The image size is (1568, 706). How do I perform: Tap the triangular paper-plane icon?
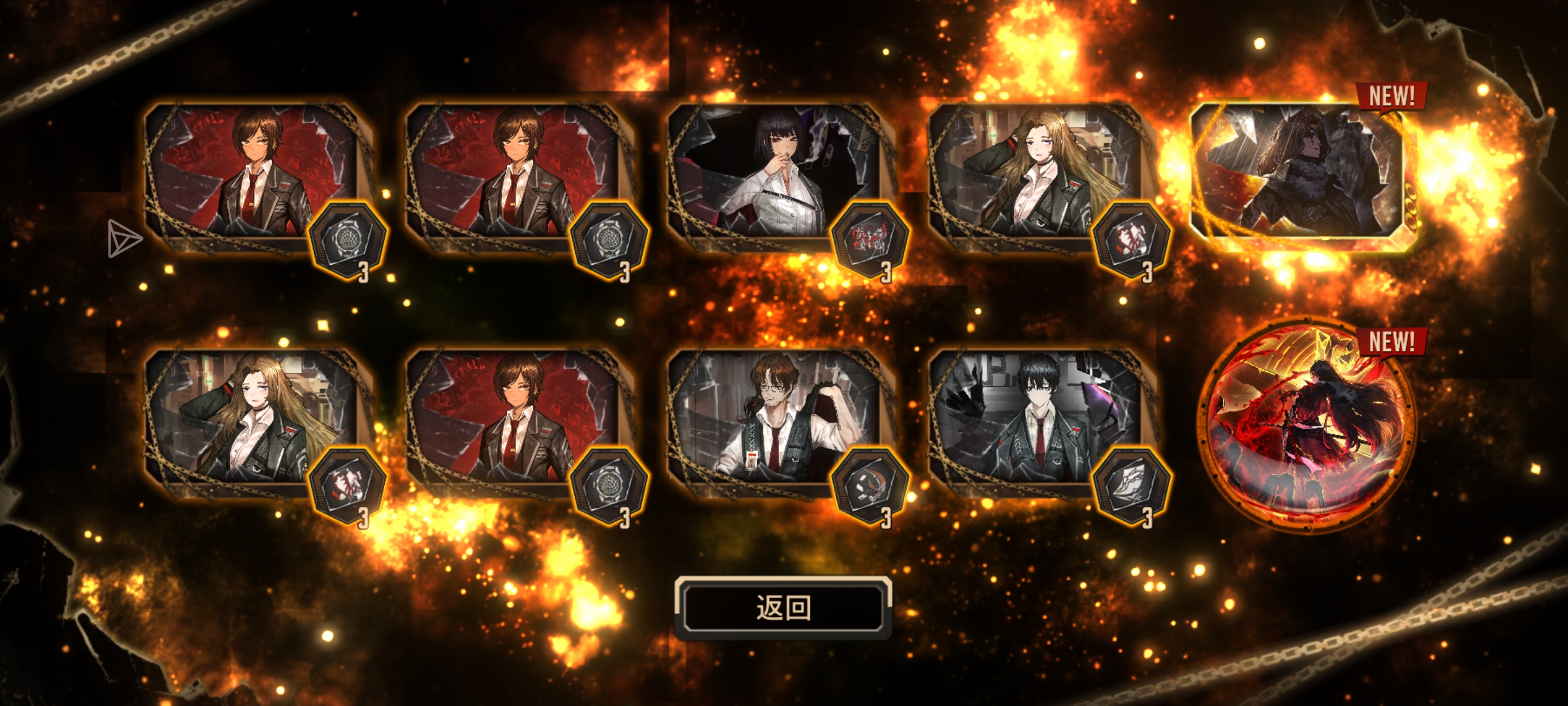(x=124, y=239)
